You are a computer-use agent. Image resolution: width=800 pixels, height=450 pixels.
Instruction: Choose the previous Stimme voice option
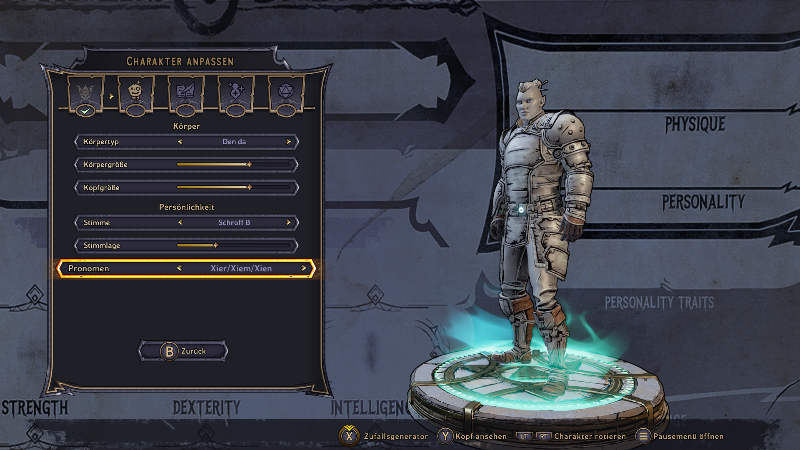click(x=180, y=222)
